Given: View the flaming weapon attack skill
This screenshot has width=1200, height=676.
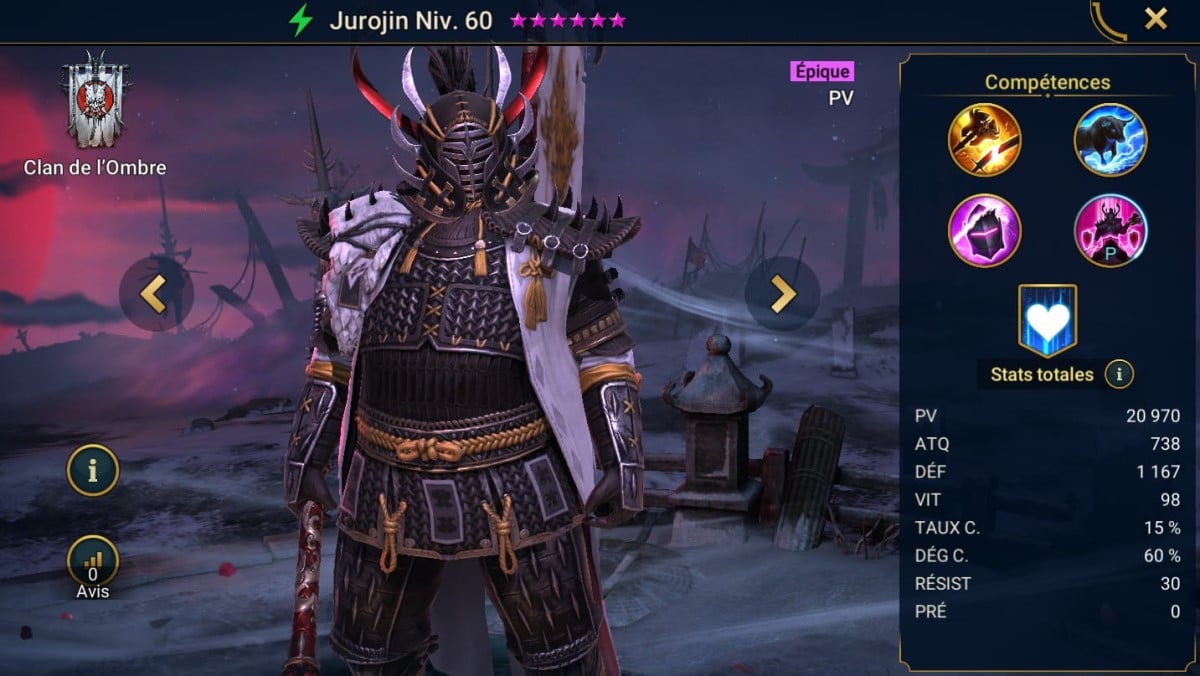Looking at the screenshot, I should tap(984, 140).
